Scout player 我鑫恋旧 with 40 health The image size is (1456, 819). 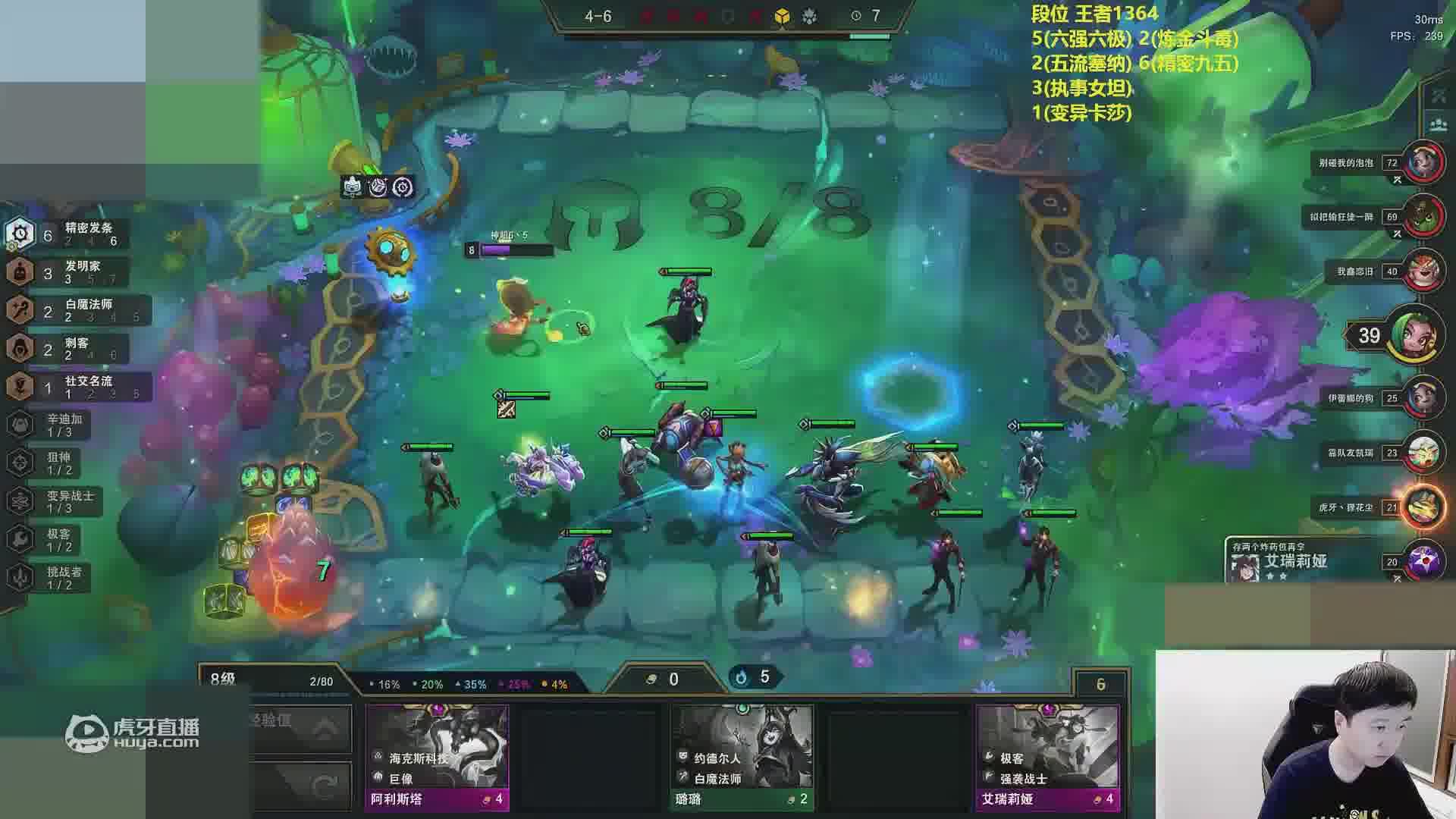pyautogui.click(x=1423, y=271)
